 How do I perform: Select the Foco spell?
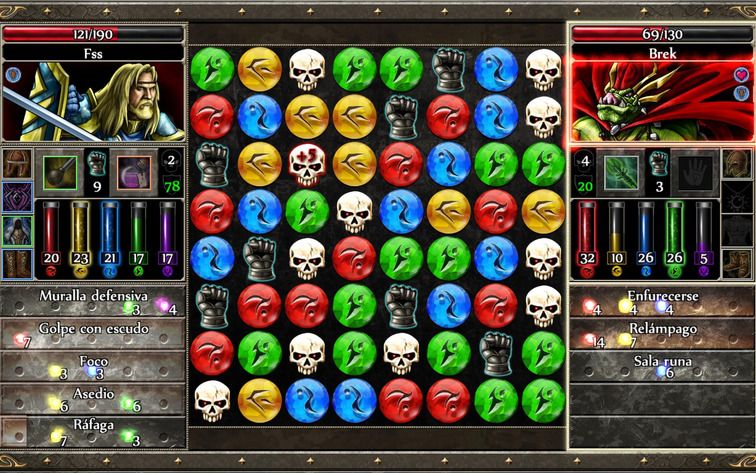93,365
